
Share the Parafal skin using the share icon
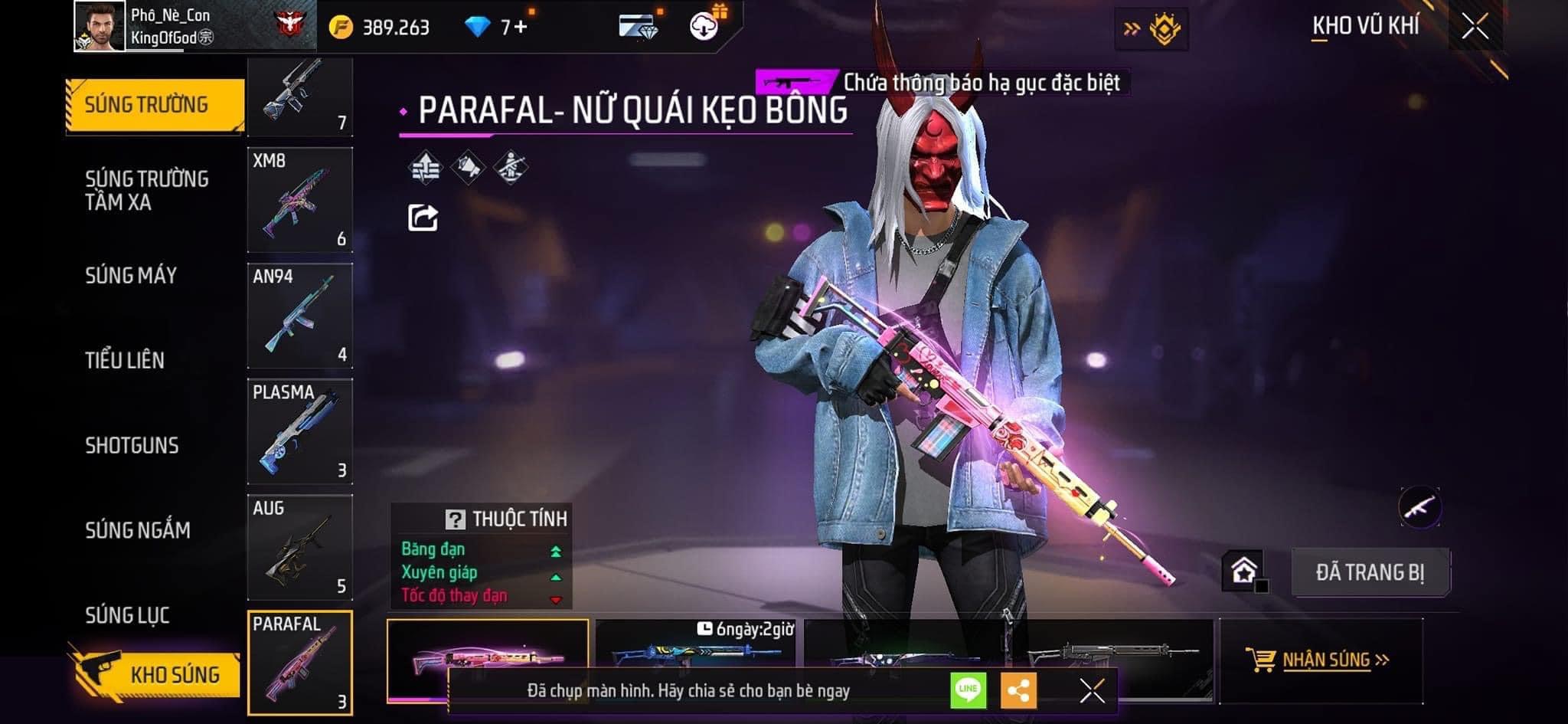(423, 218)
